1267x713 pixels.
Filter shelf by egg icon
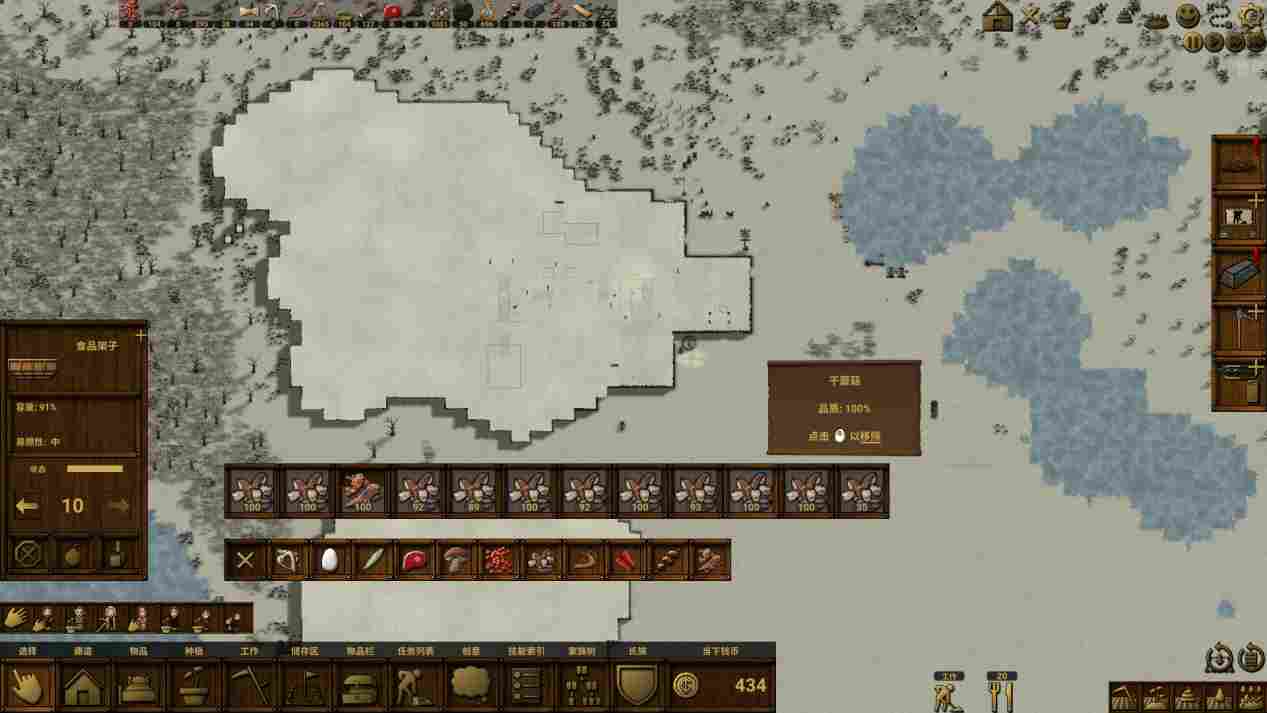point(329,560)
